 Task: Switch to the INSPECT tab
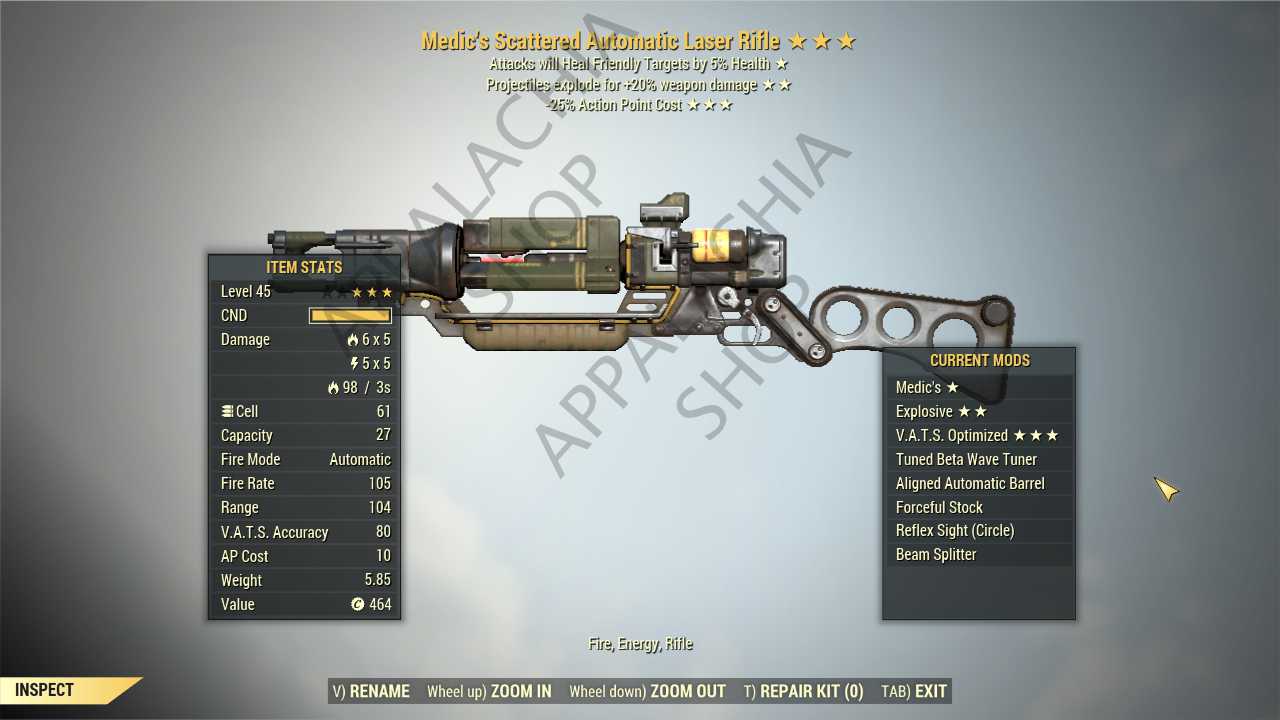[42, 689]
